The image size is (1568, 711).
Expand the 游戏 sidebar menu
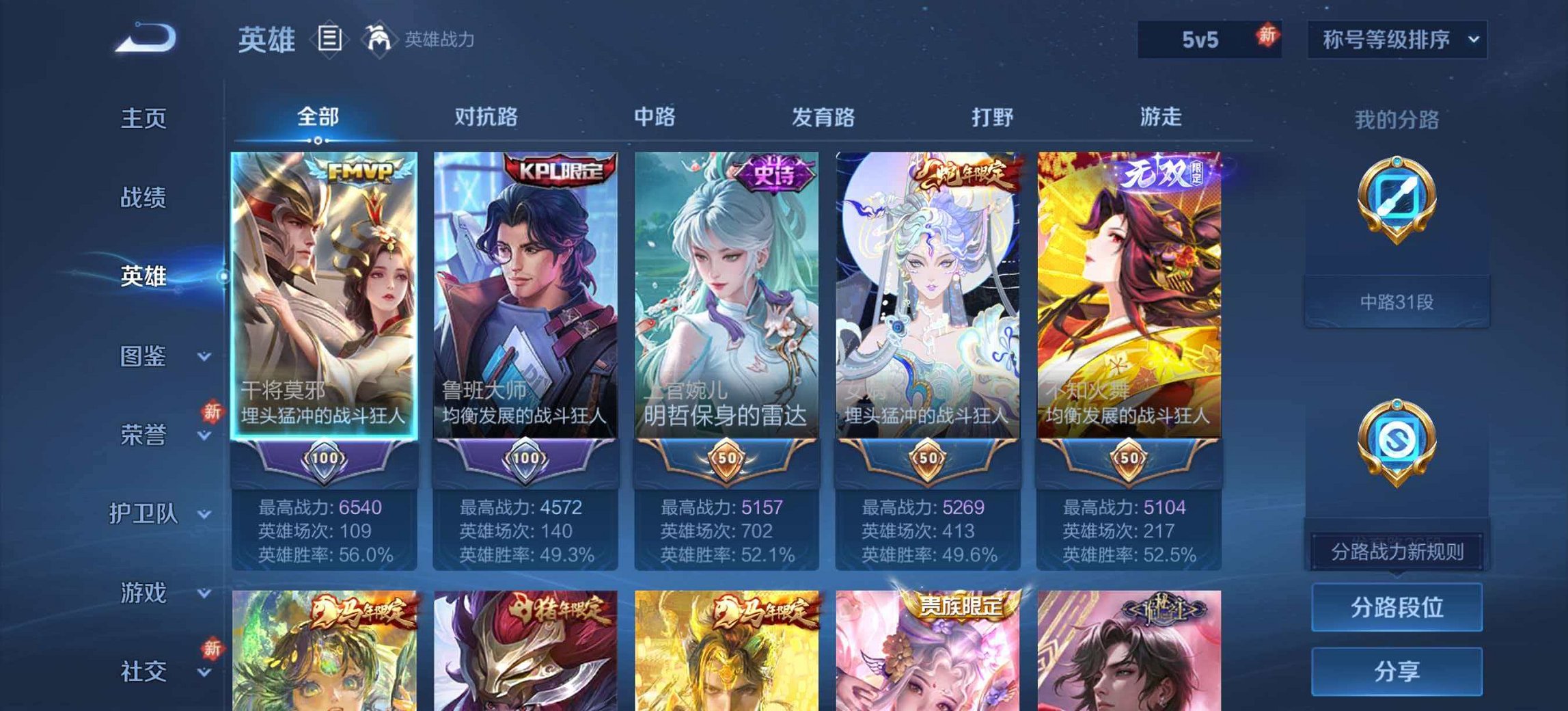click(144, 593)
